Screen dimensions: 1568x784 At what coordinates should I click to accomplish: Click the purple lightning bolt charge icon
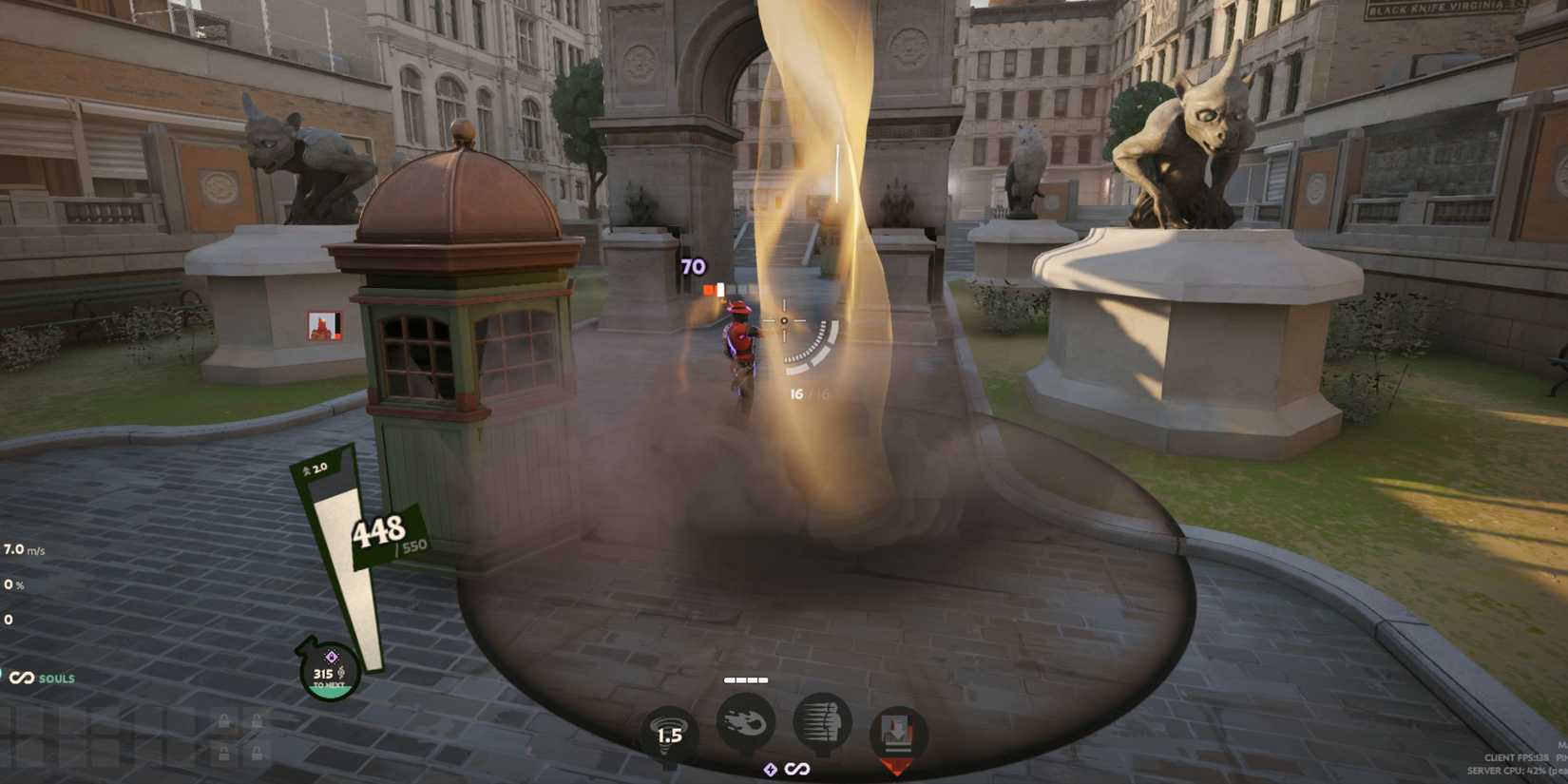[x=770, y=770]
